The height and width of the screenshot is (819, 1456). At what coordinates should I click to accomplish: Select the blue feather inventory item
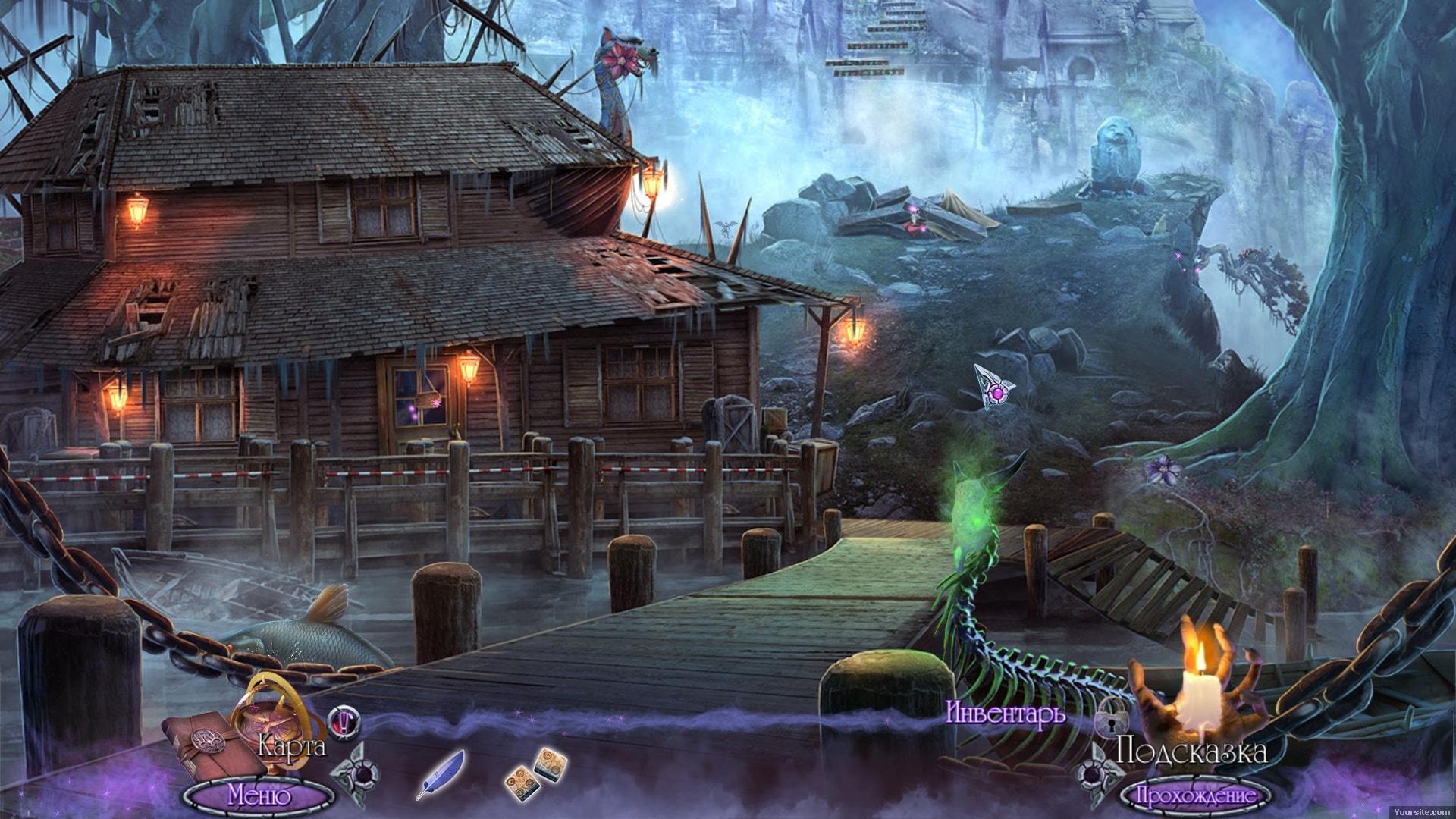tap(440, 773)
